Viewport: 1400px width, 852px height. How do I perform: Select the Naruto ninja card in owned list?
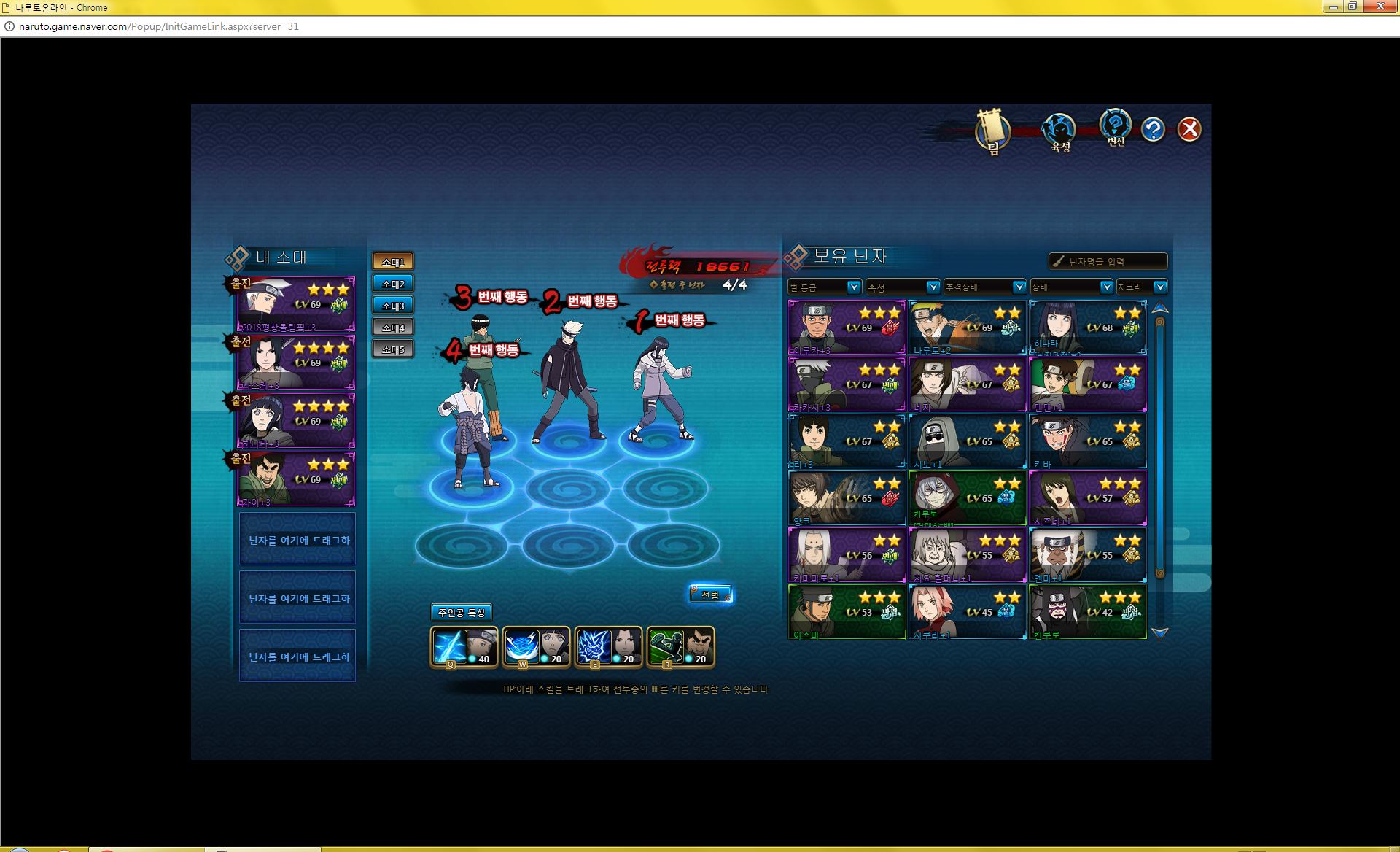point(967,328)
